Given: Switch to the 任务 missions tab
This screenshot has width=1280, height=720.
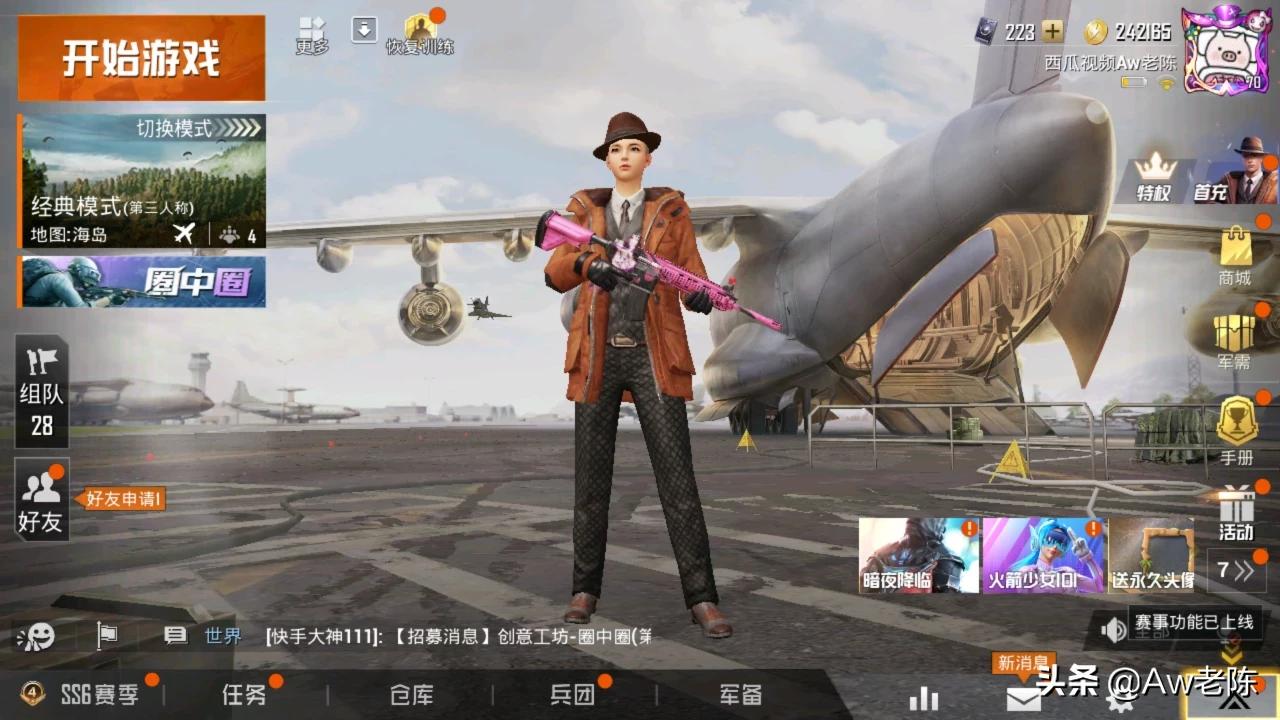Looking at the screenshot, I should coord(244,695).
